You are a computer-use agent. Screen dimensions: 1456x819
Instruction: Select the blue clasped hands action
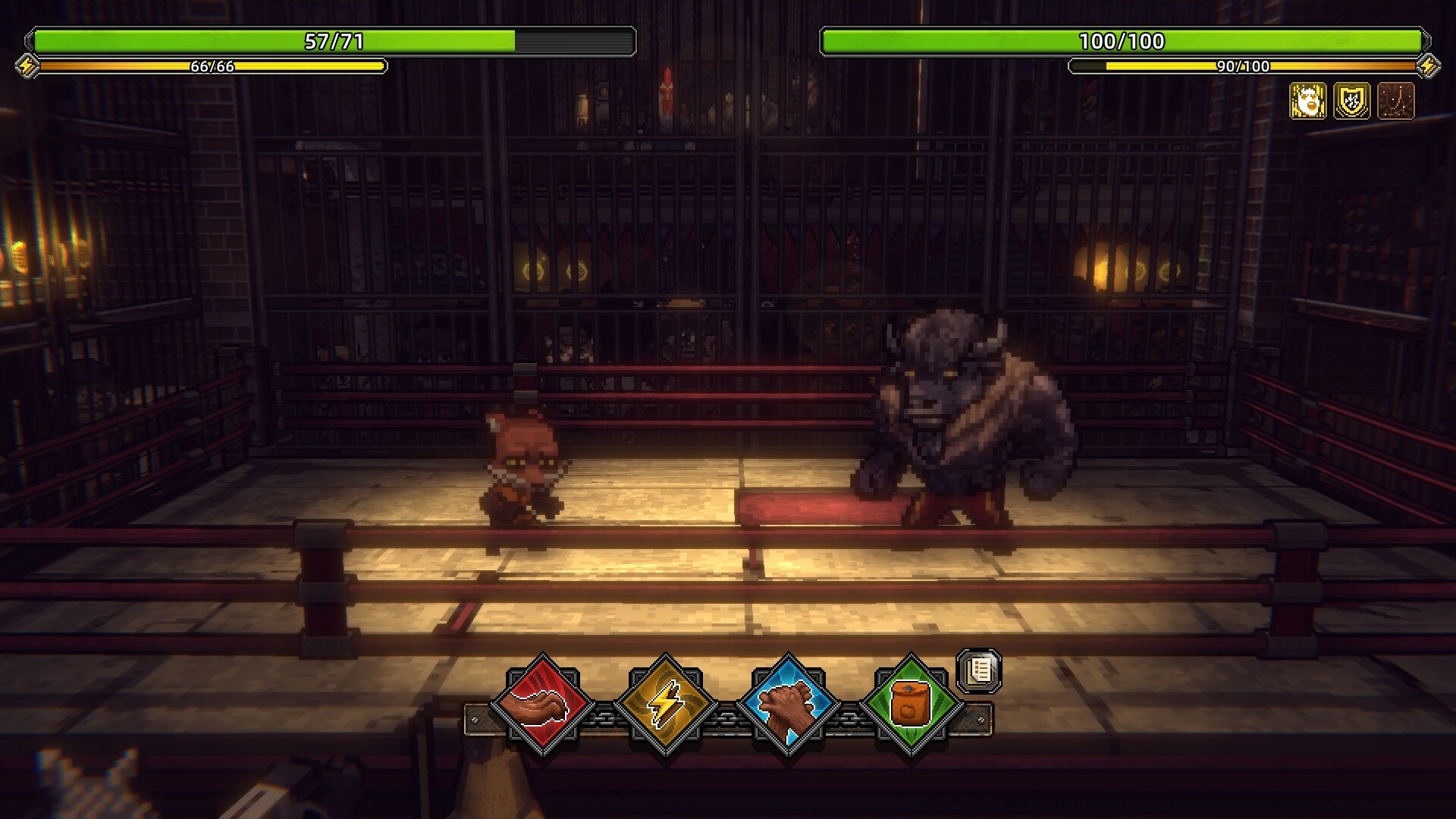(788, 704)
